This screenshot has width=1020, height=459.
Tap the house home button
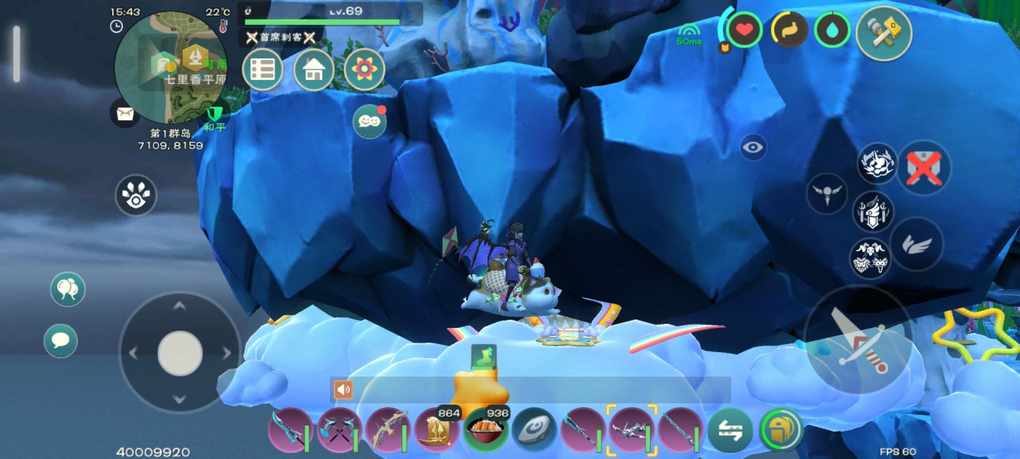314,70
